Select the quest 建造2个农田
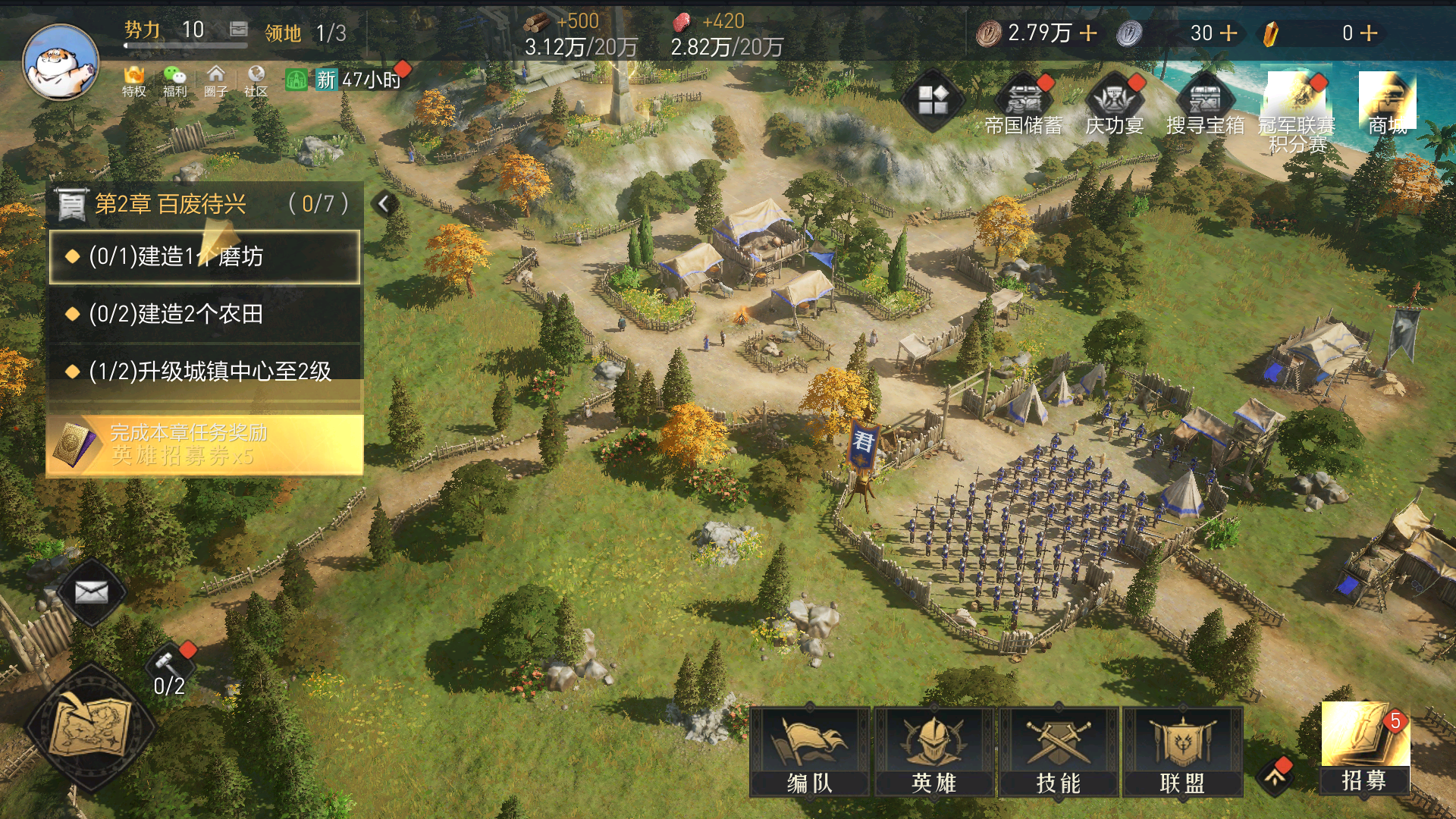Image resolution: width=1456 pixels, height=819 pixels. tap(205, 314)
